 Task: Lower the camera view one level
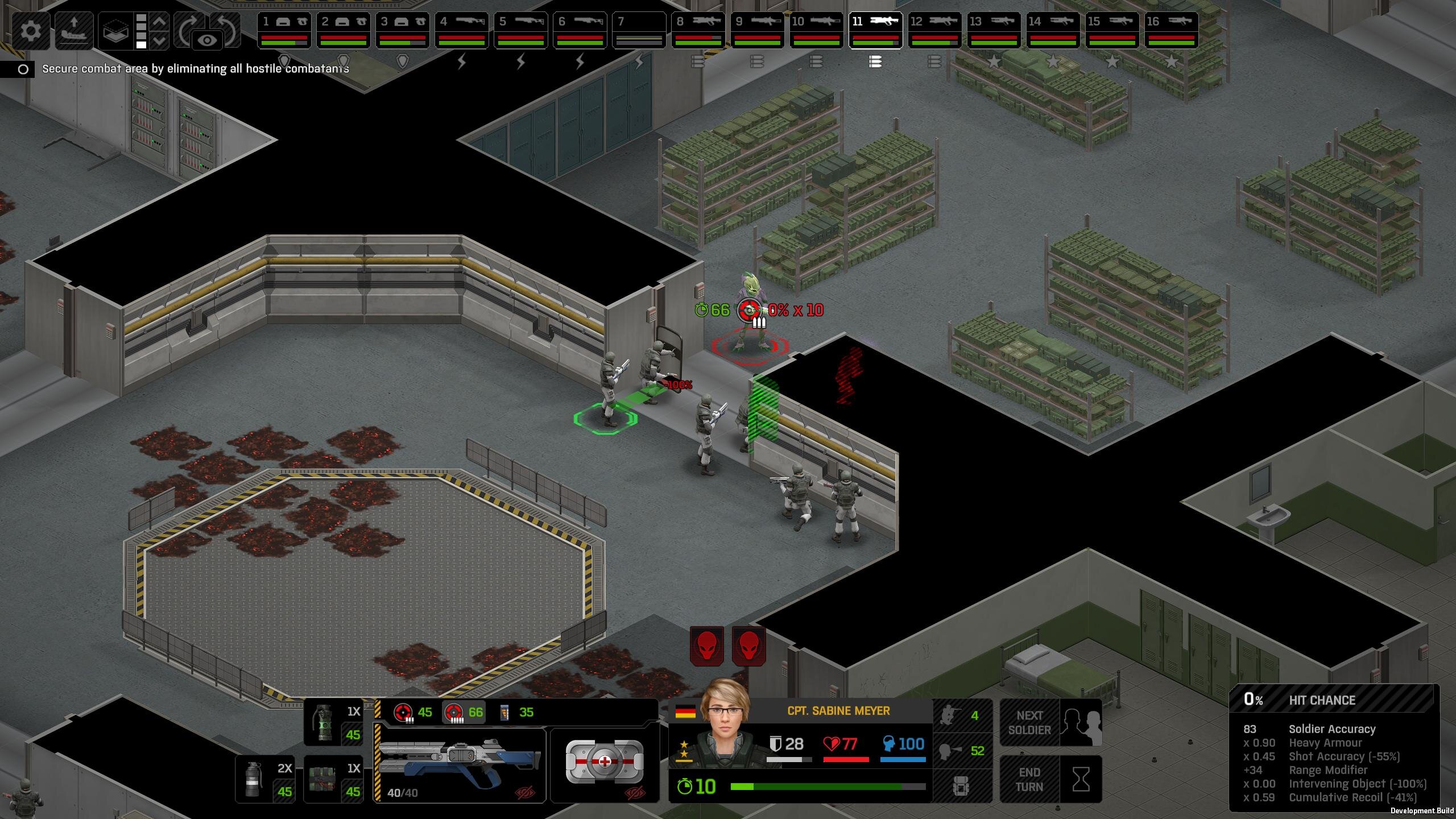coord(160,41)
